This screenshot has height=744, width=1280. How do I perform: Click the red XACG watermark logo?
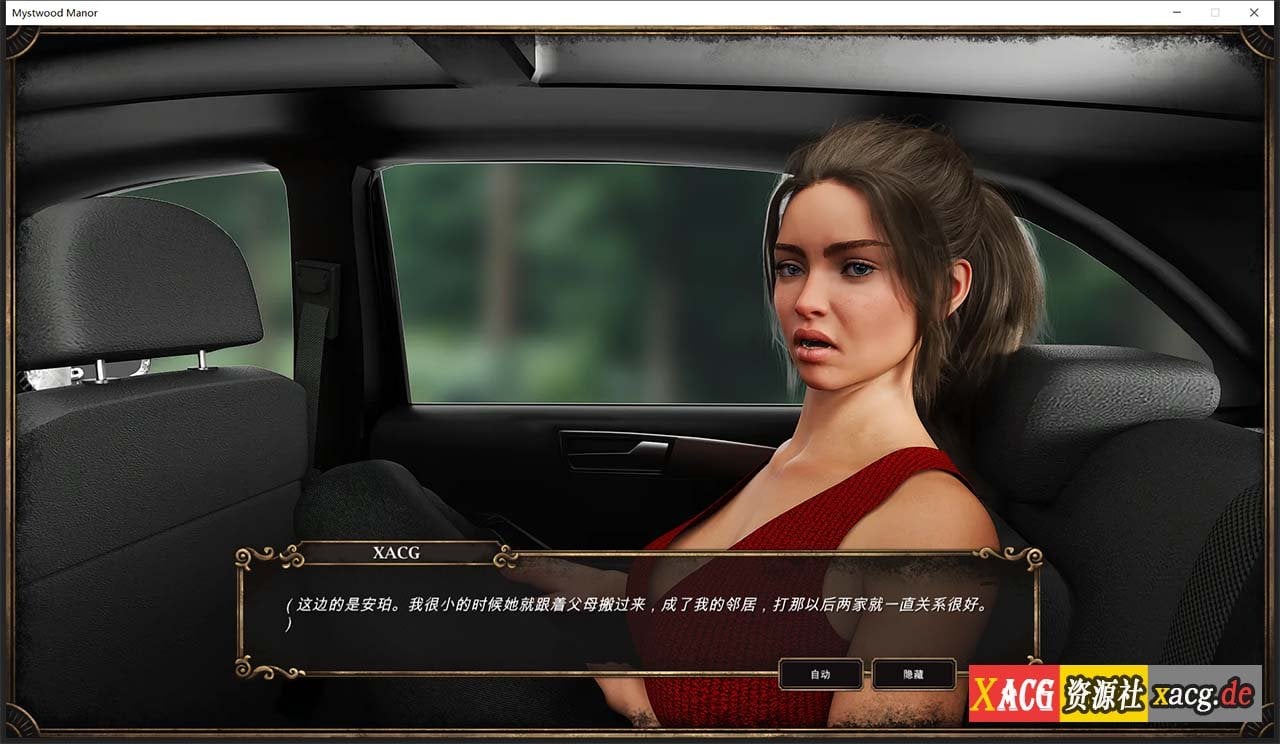tap(1012, 689)
